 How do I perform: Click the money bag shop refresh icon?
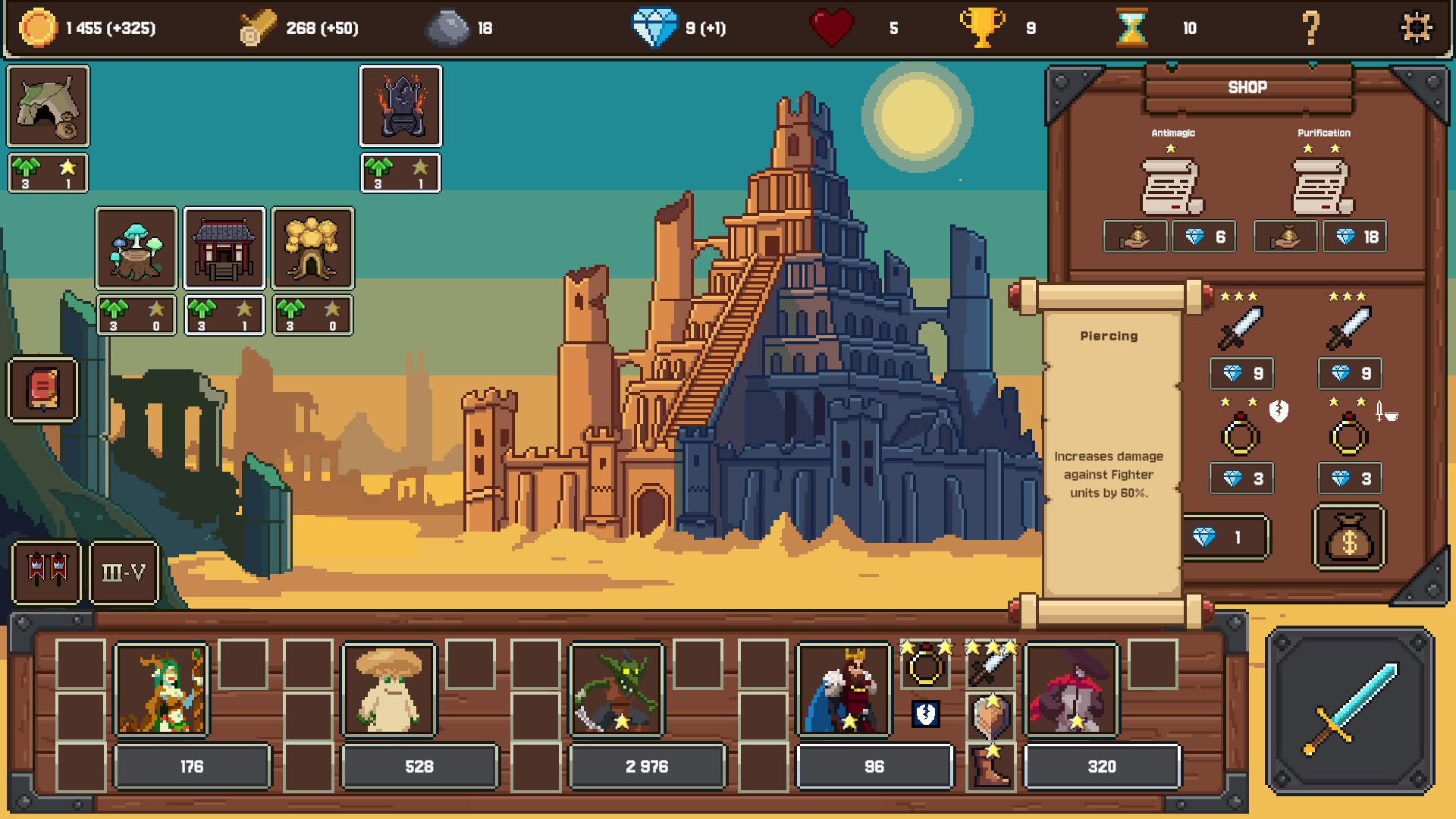point(1348,537)
